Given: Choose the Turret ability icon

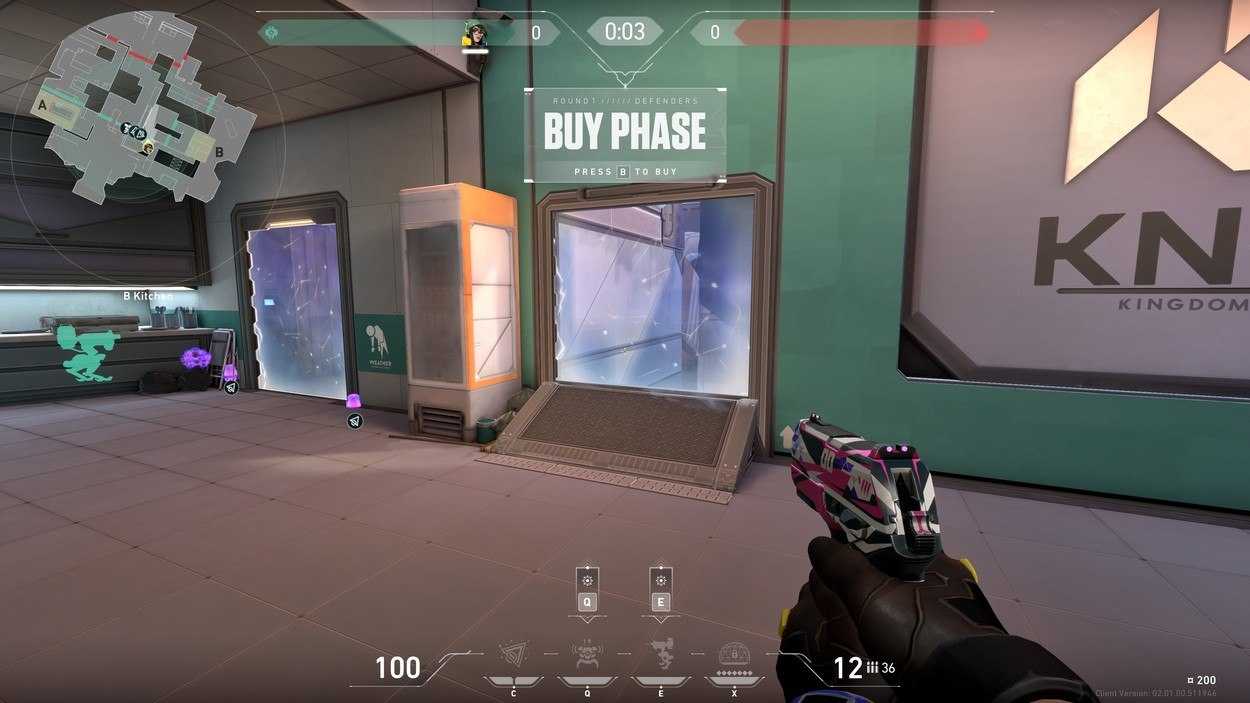Looking at the screenshot, I should [661, 654].
